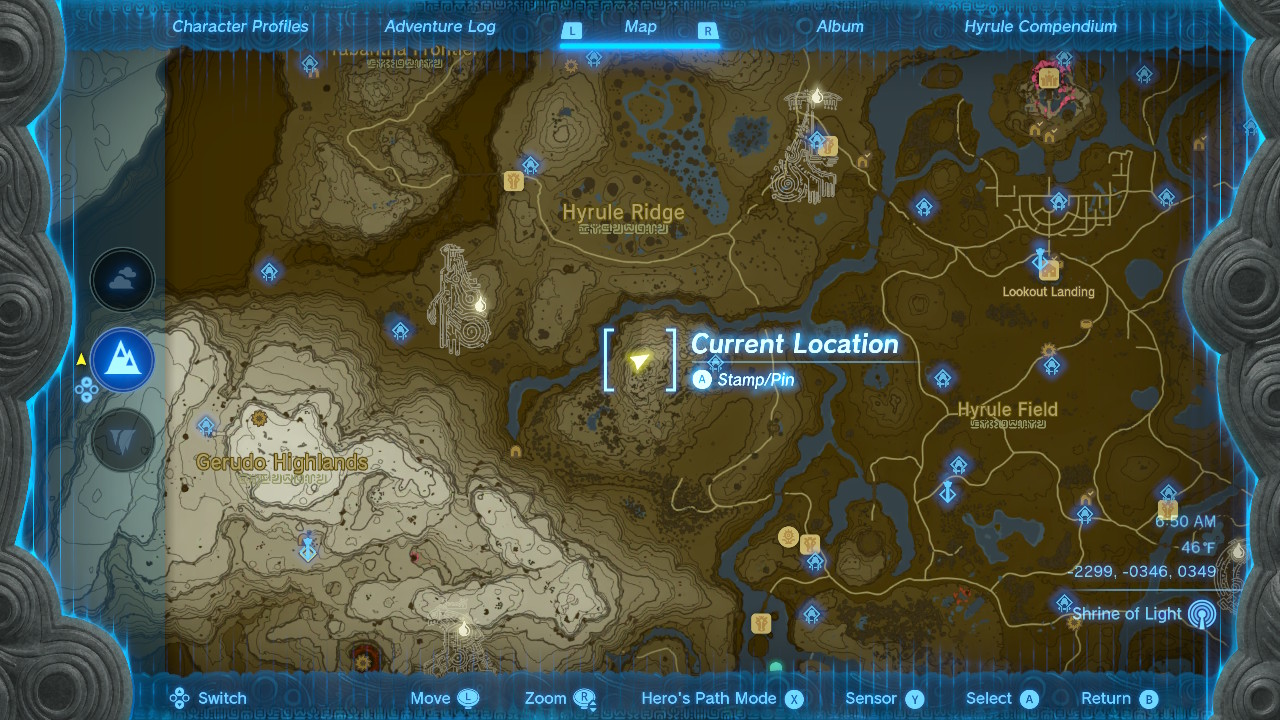Click the R bumper icon beside Map tab
The image size is (1280, 720).
pyautogui.click(x=708, y=31)
